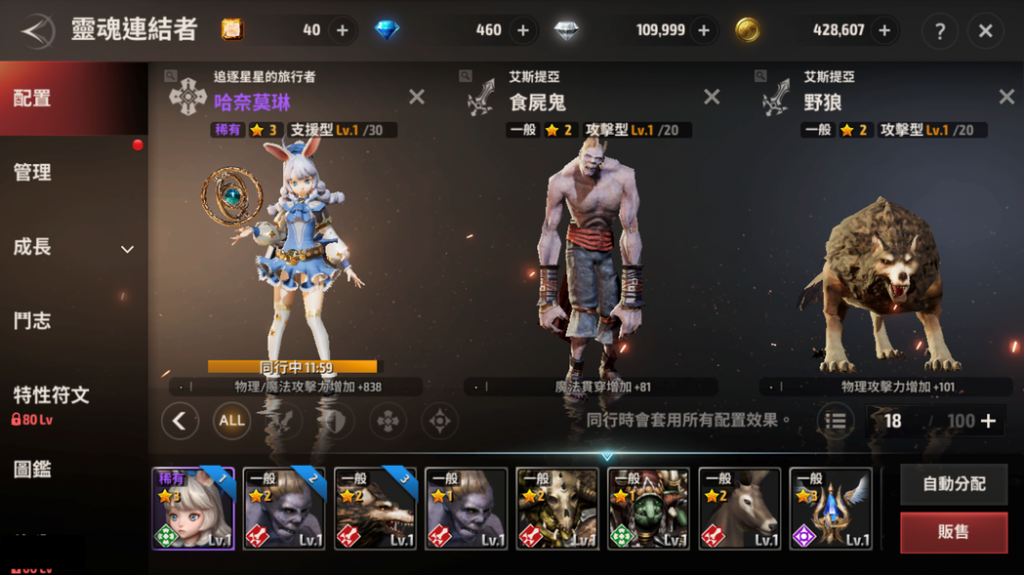Open the question mark help button

(939, 31)
